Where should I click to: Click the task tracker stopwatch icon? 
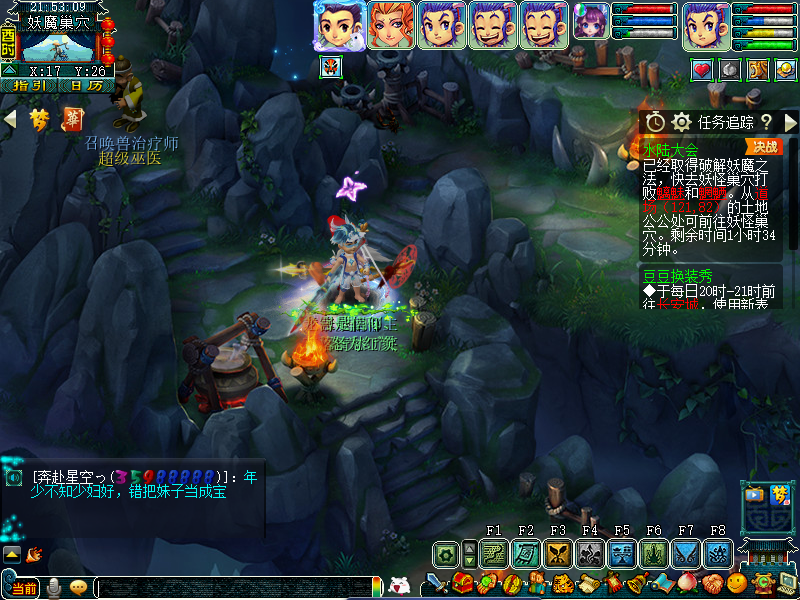tap(654, 122)
